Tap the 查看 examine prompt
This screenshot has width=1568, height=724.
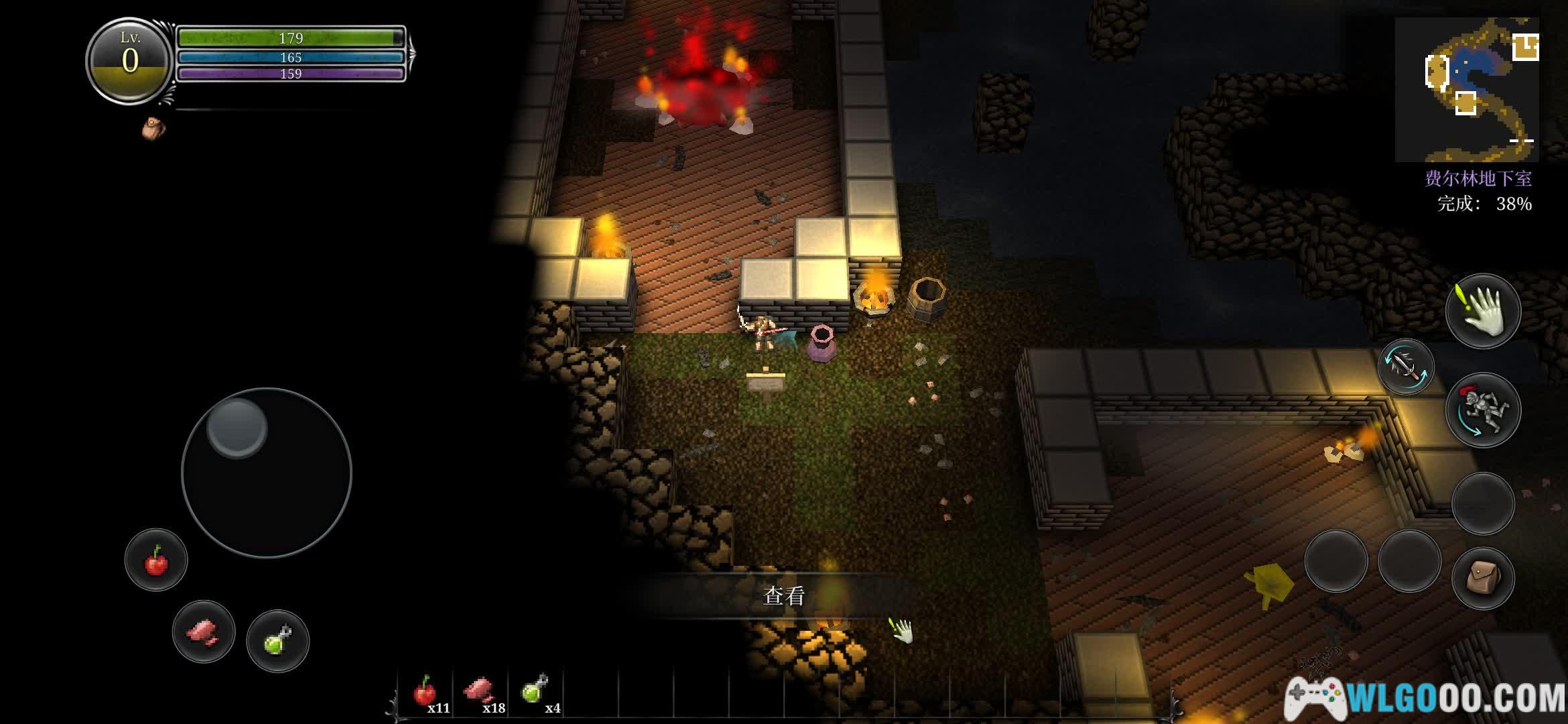[x=783, y=595]
